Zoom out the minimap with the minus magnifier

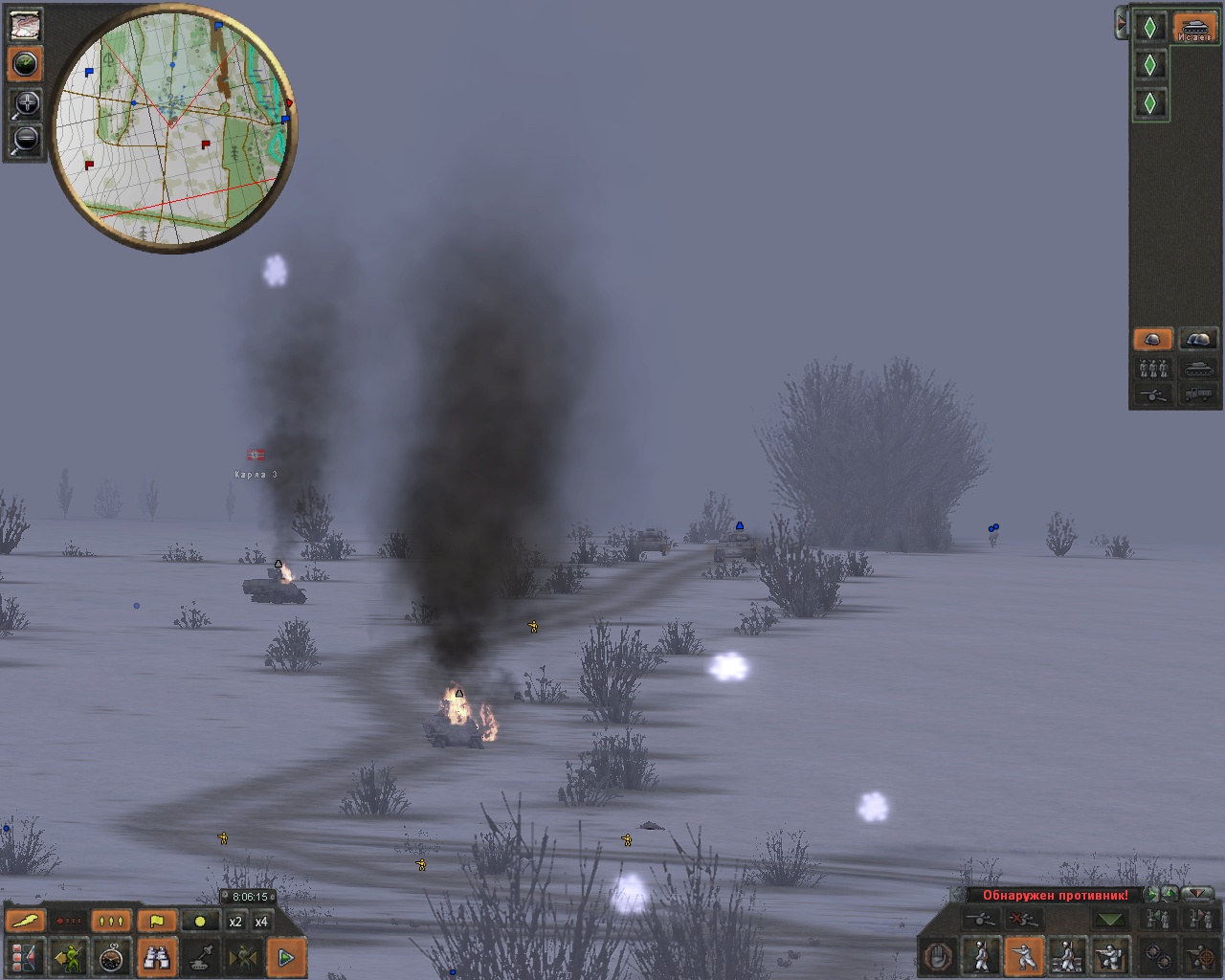pyautogui.click(x=26, y=140)
